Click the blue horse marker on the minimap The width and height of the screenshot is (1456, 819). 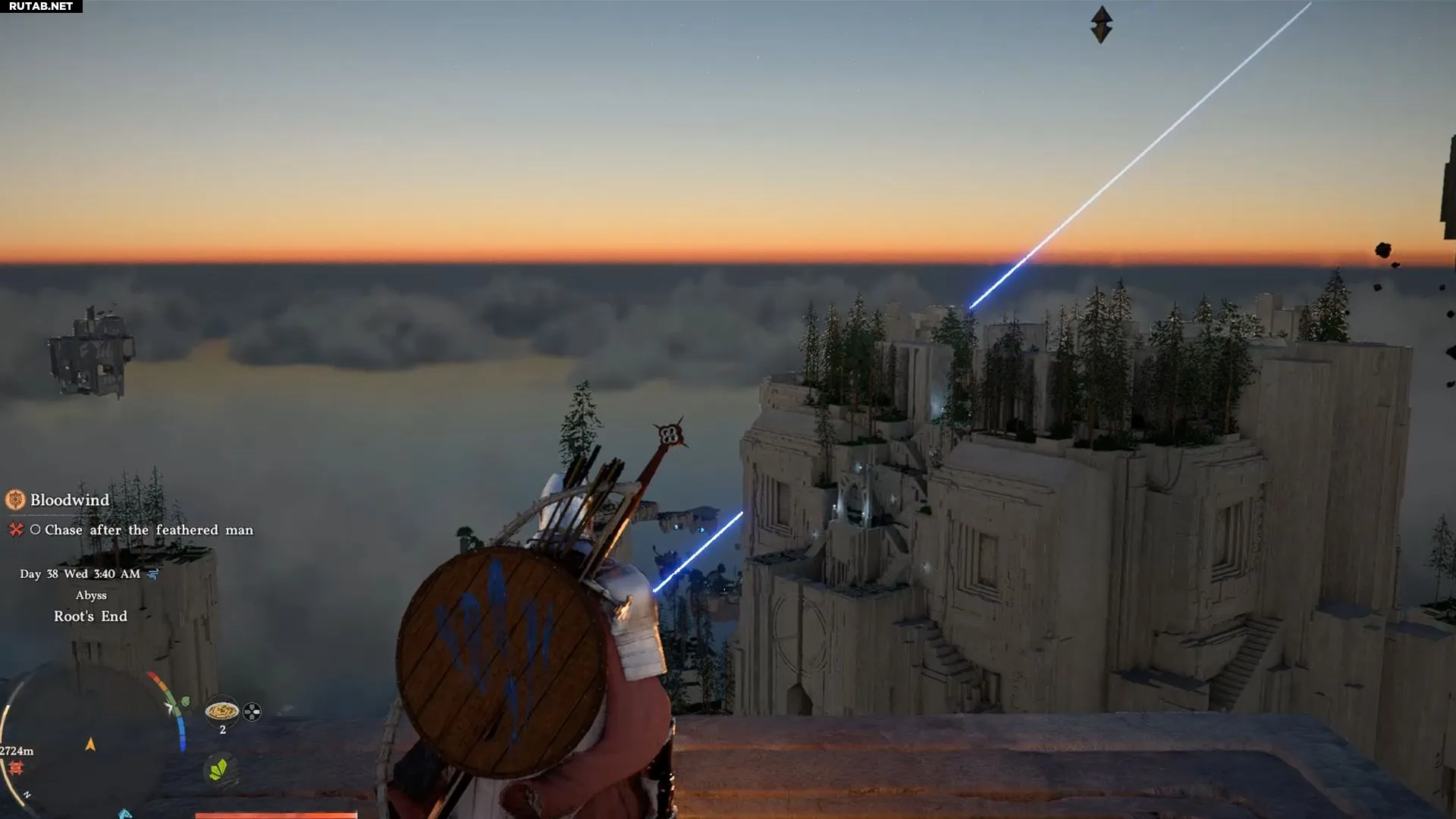click(x=125, y=814)
